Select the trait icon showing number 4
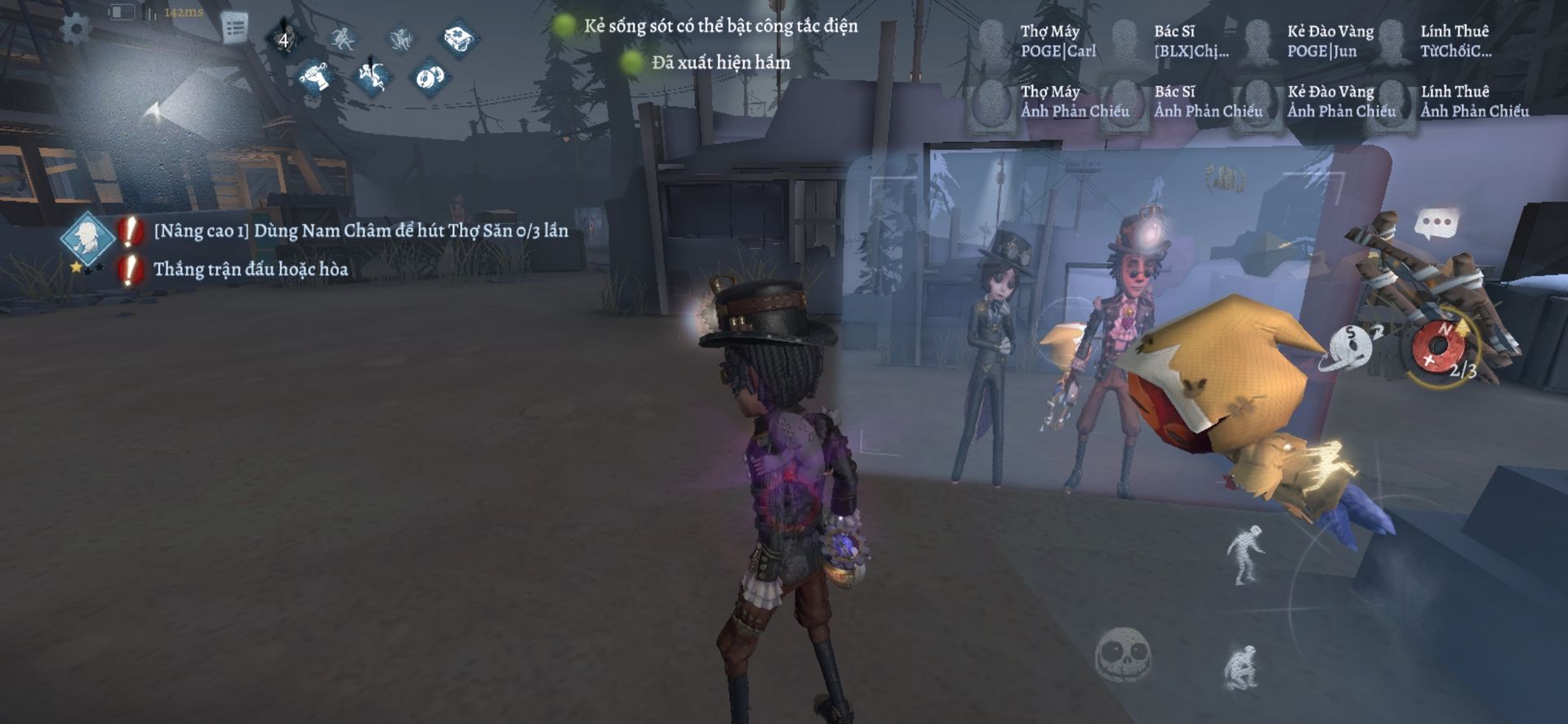The image size is (1568, 724). point(284,39)
